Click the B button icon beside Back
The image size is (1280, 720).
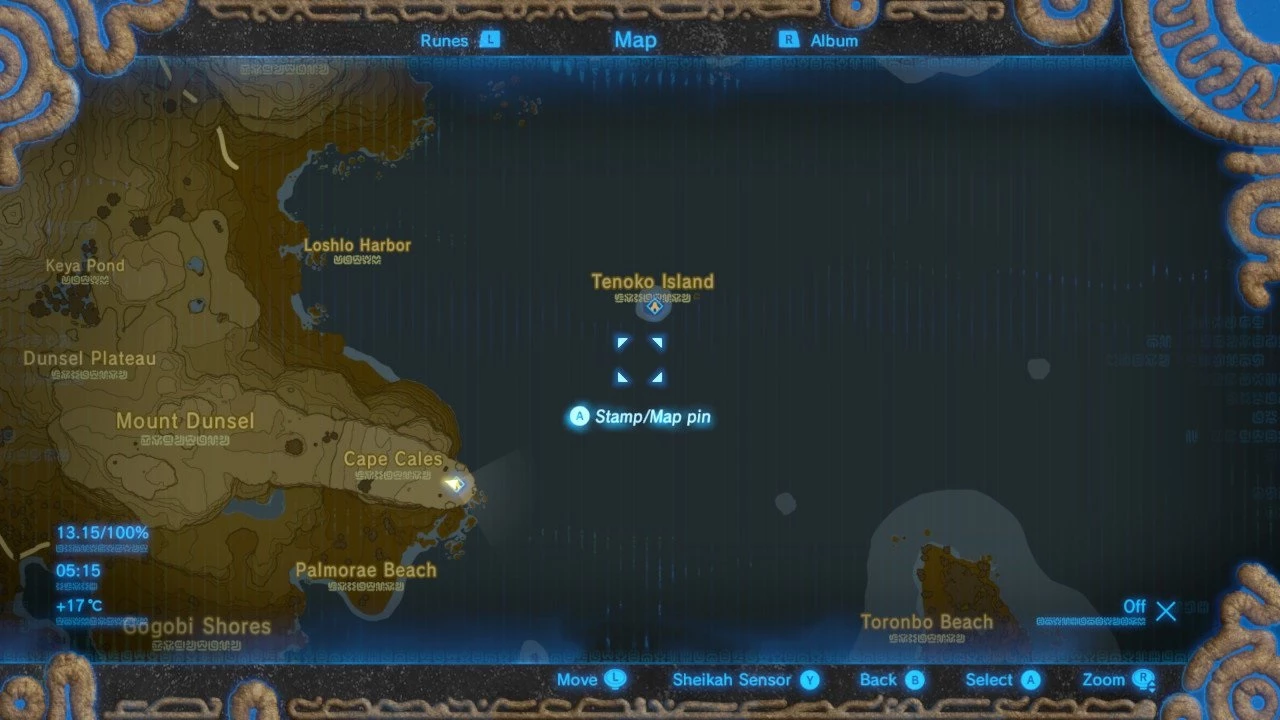[917, 679]
